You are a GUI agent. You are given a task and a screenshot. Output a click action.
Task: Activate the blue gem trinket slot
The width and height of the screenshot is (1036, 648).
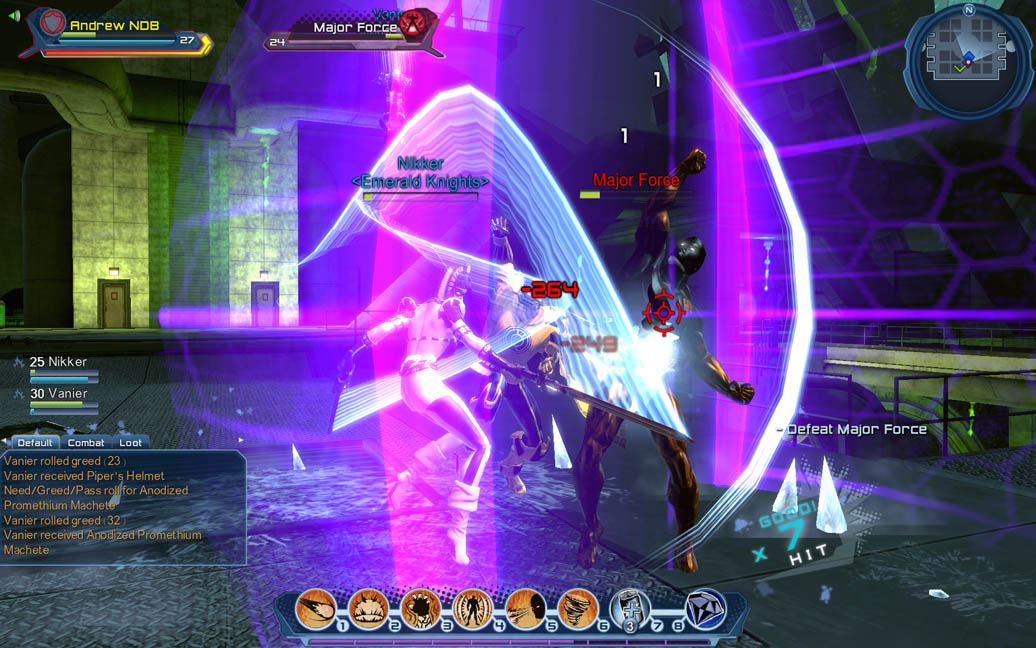tap(706, 609)
